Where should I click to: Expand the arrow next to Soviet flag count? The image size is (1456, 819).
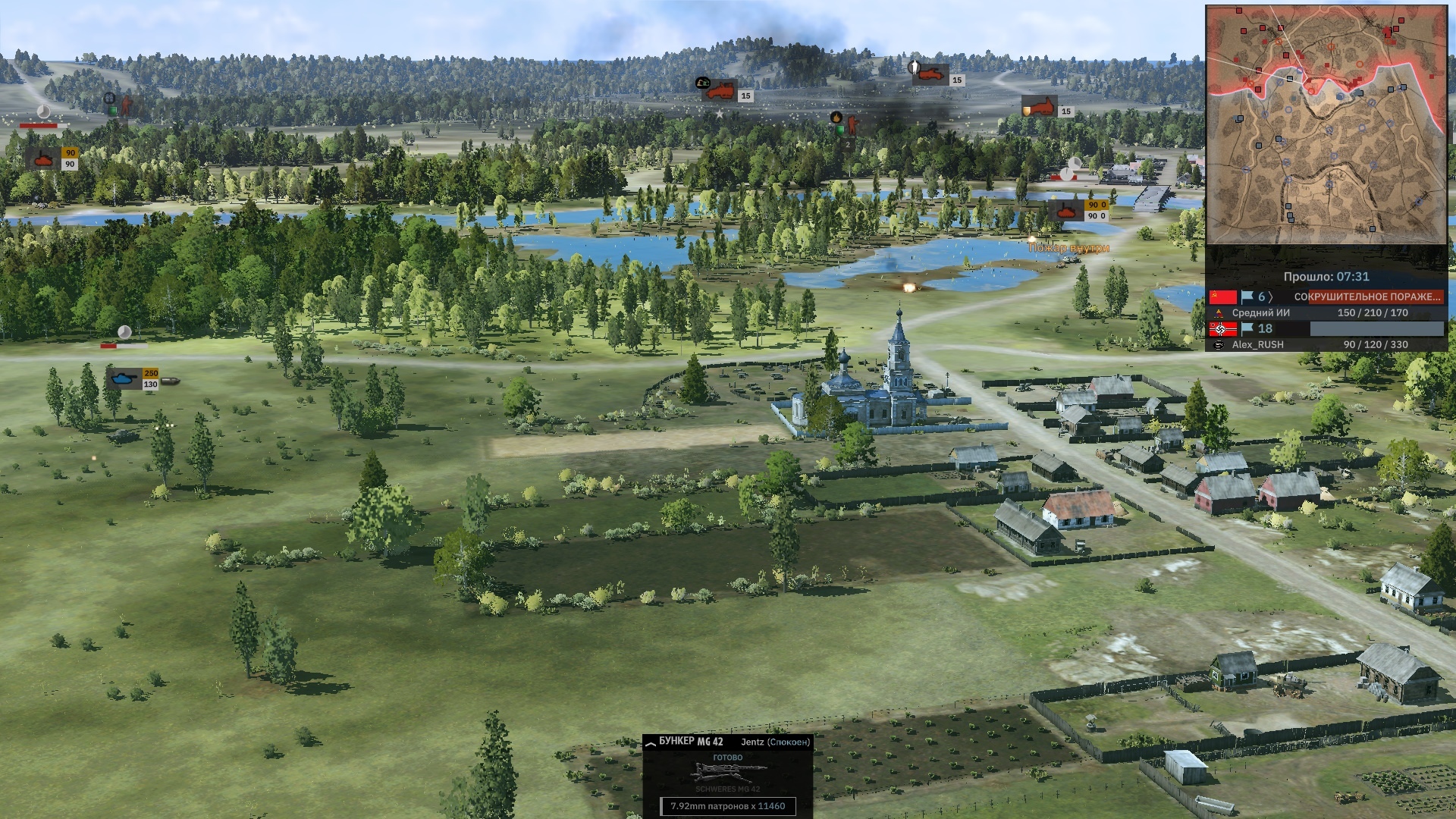click(x=1272, y=297)
